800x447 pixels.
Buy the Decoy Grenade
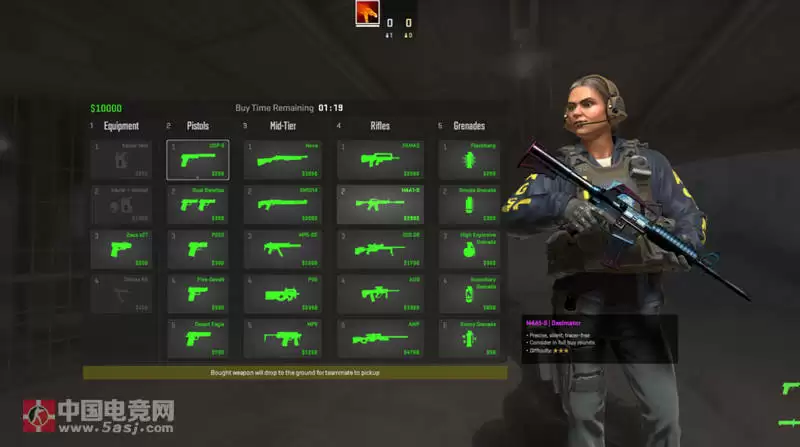468,339
